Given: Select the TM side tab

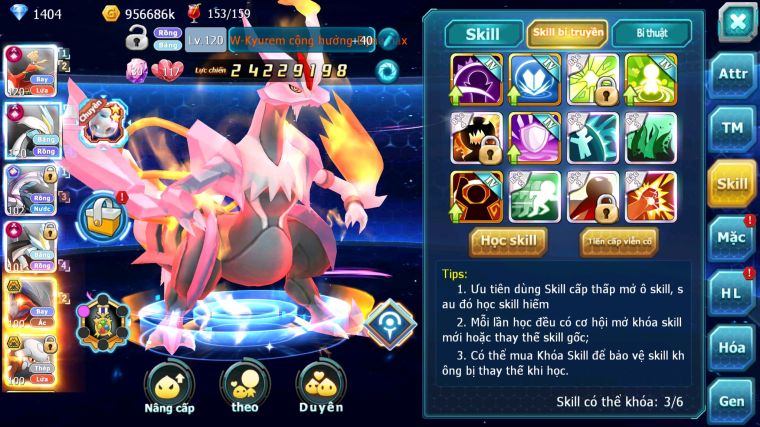Looking at the screenshot, I should pyautogui.click(x=732, y=129).
